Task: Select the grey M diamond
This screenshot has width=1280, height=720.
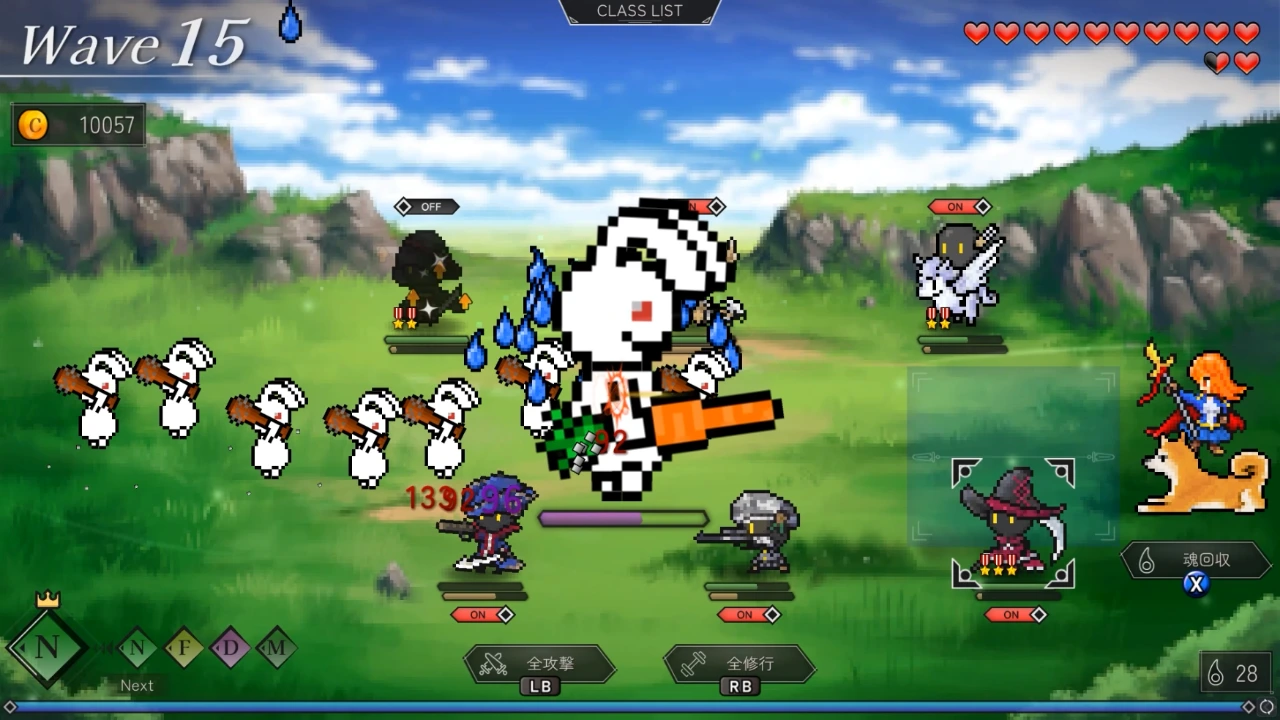Action: click(x=277, y=648)
